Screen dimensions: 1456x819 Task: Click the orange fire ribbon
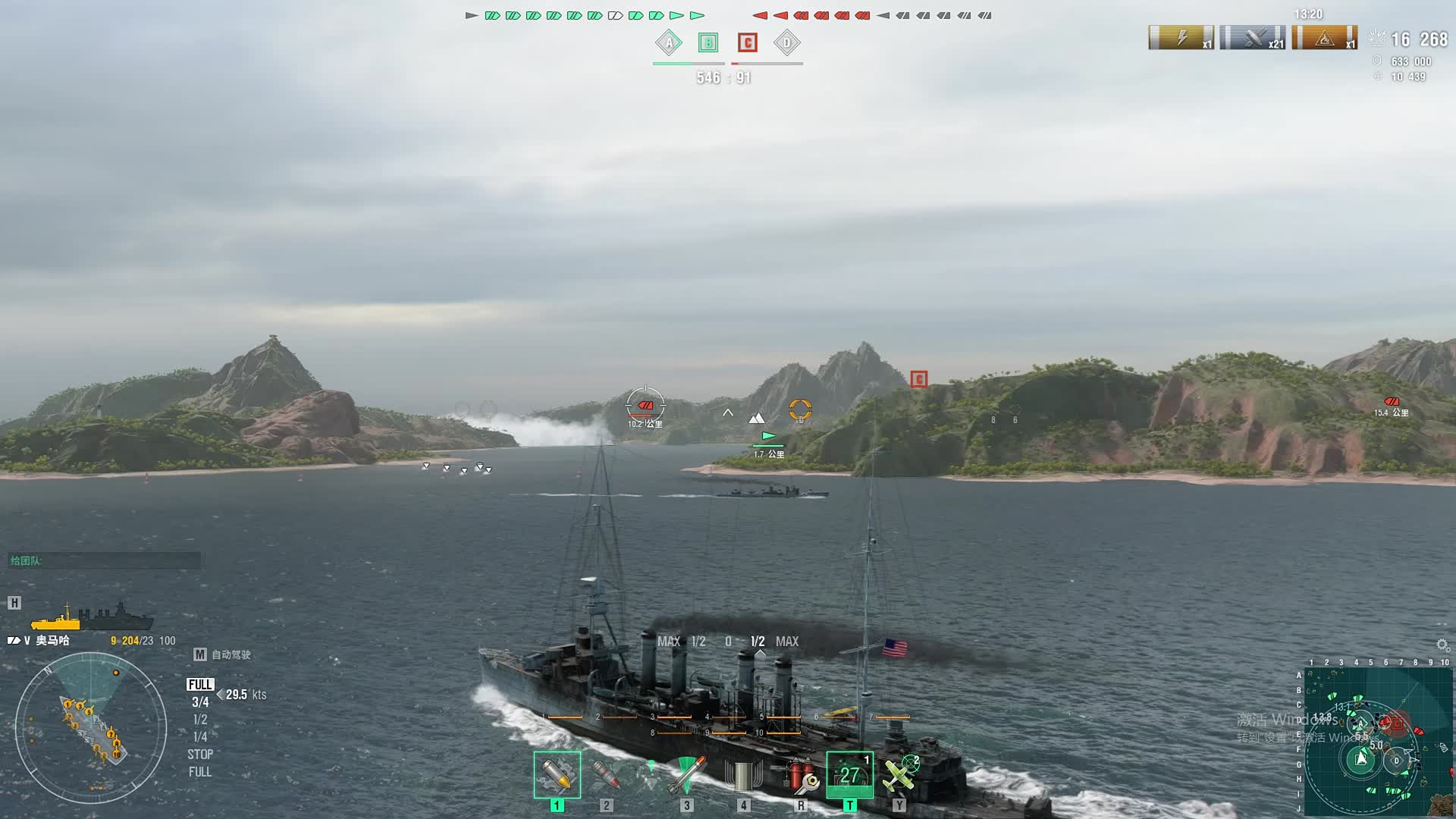point(1324,38)
